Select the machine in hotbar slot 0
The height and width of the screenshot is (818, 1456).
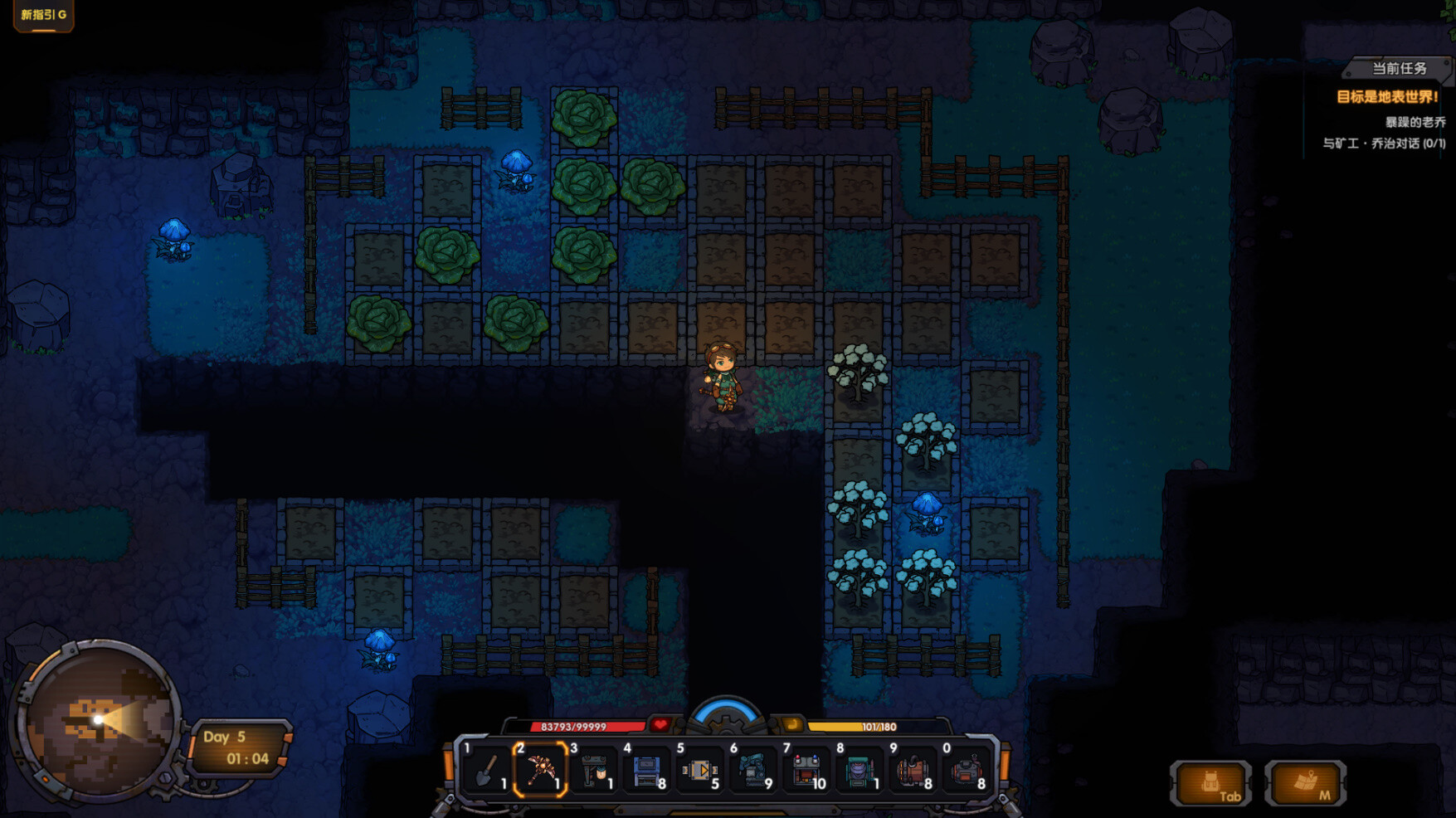[967, 772]
